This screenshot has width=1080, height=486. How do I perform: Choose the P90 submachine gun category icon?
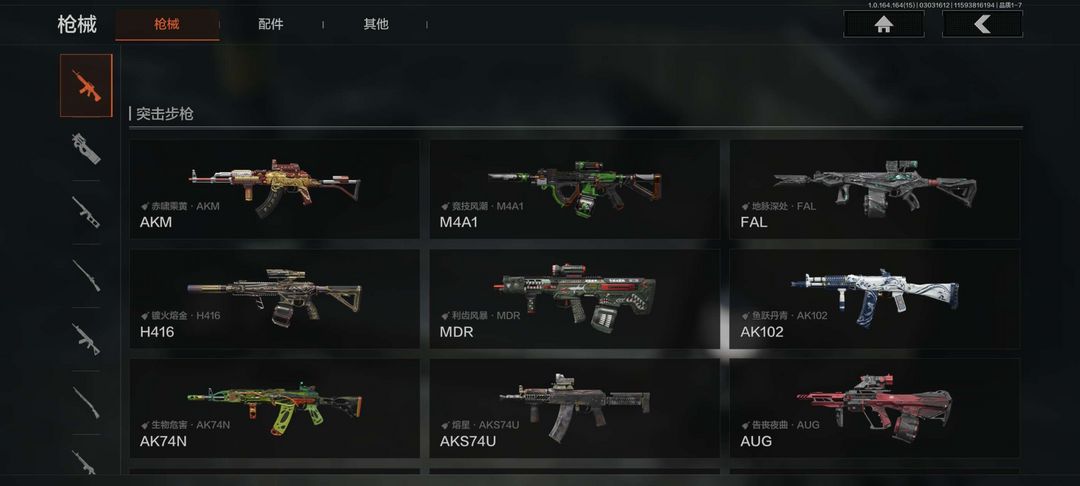87,148
